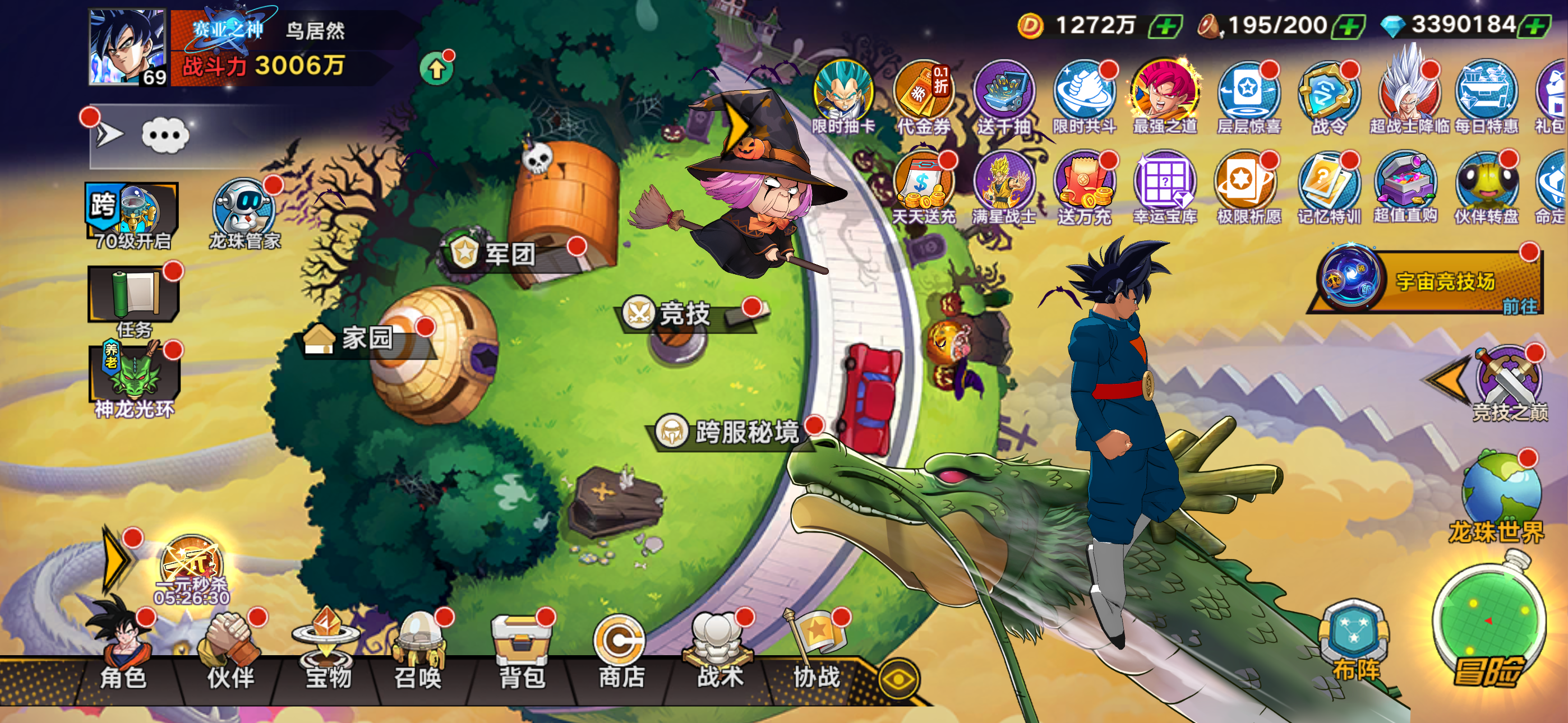Tap 前往 on the 宇宙竞技场 banner
Viewport: 1568px width, 723px height.
1519,305
